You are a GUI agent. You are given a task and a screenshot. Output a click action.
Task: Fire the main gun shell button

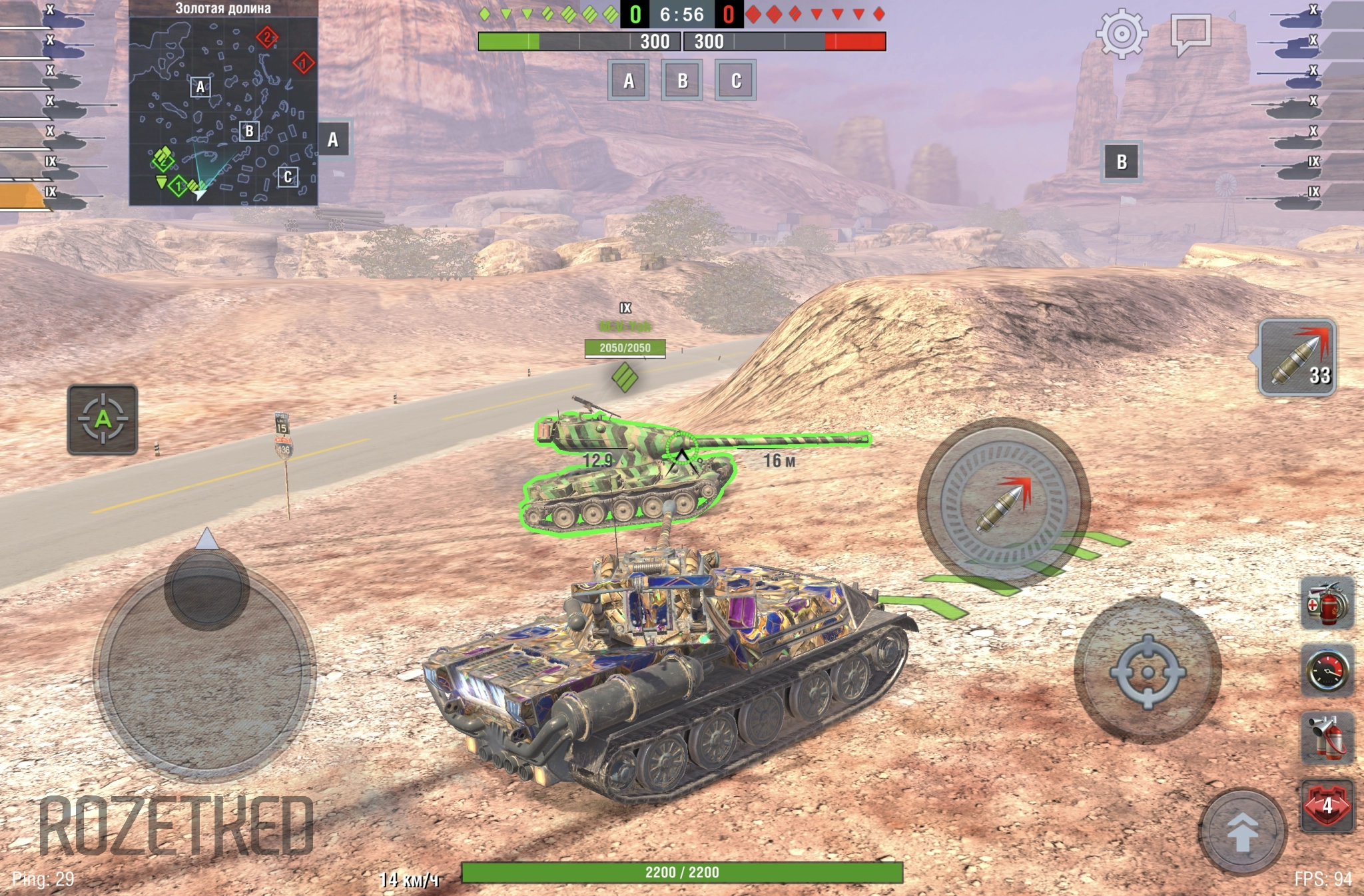pos(1003,503)
